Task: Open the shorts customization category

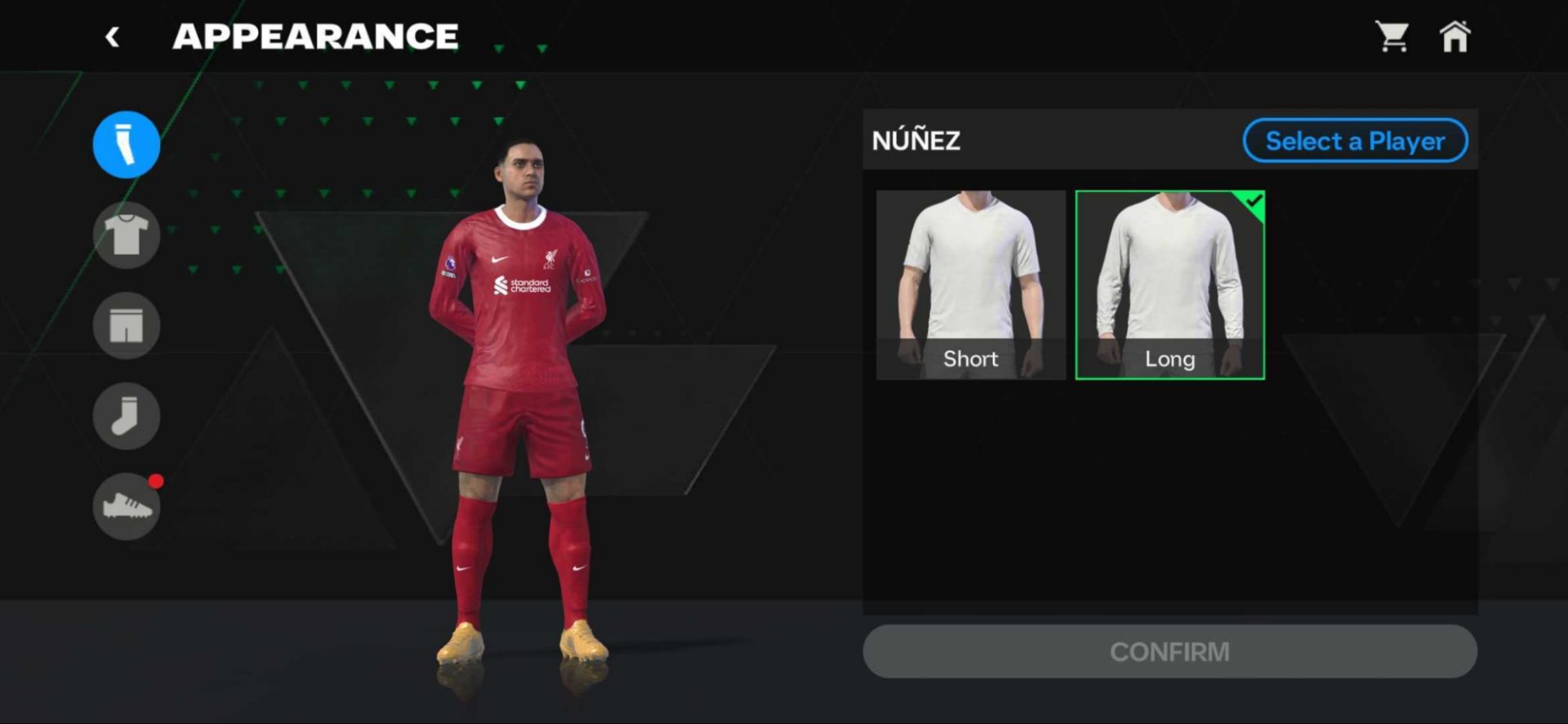Action: tap(125, 324)
